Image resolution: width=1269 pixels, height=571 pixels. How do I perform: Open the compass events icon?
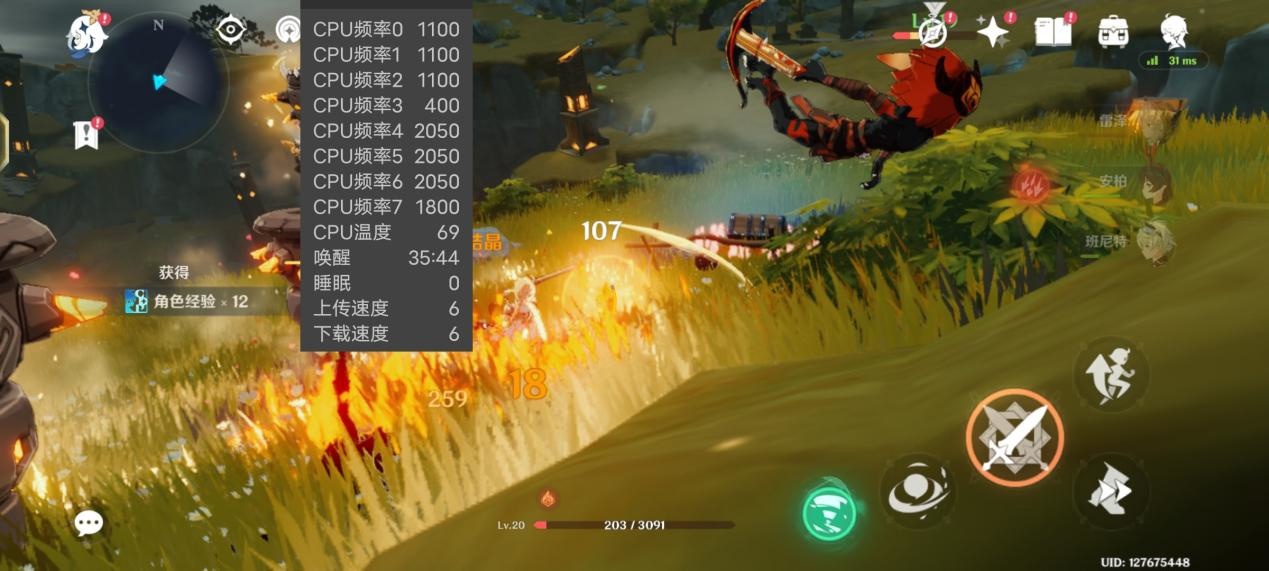coord(933,32)
